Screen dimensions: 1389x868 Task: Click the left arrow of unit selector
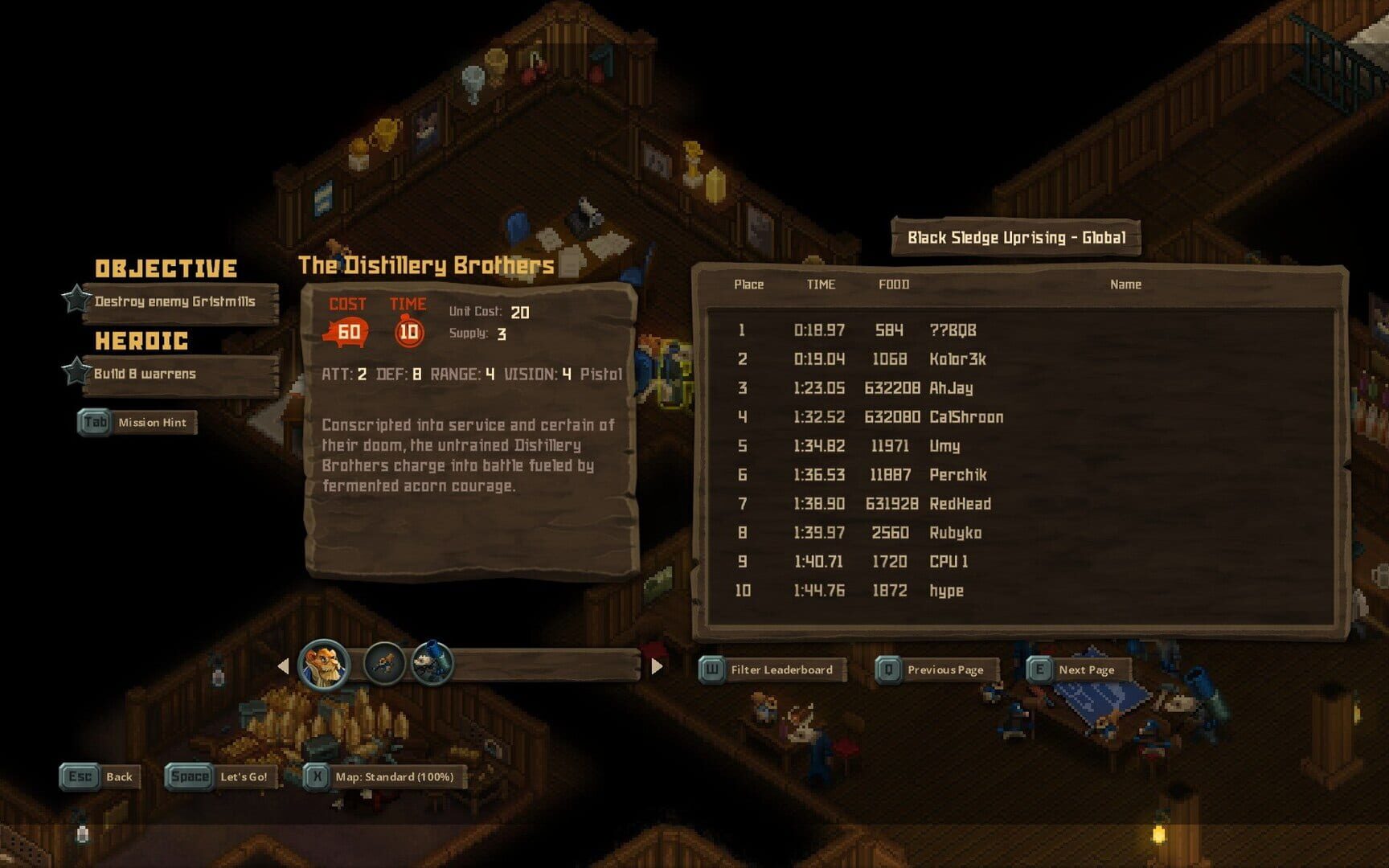click(283, 666)
